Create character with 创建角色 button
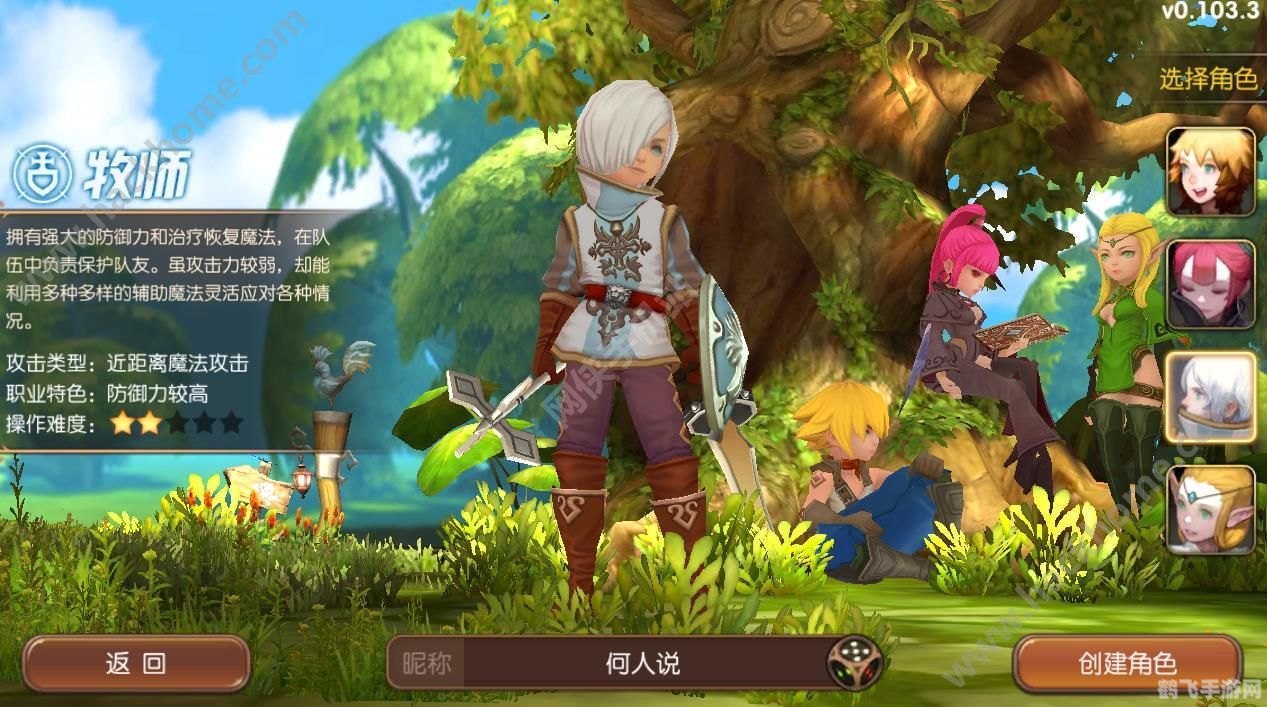1267x707 pixels. [1127, 663]
